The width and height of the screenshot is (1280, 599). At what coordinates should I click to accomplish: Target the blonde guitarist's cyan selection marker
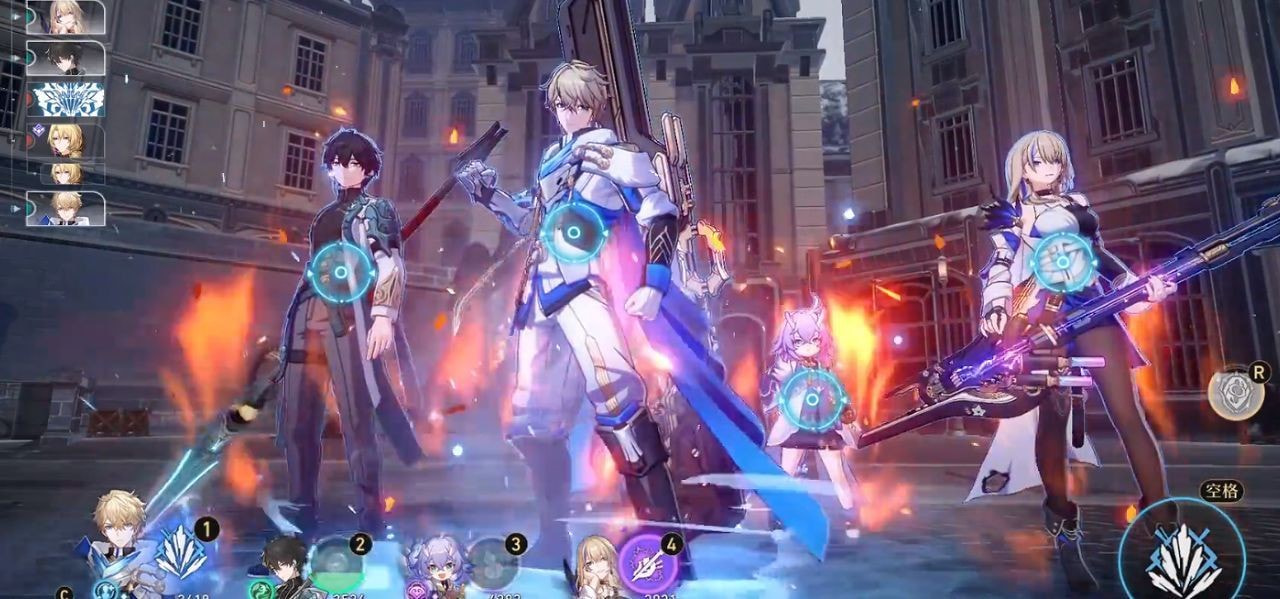click(x=1064, y=263)
